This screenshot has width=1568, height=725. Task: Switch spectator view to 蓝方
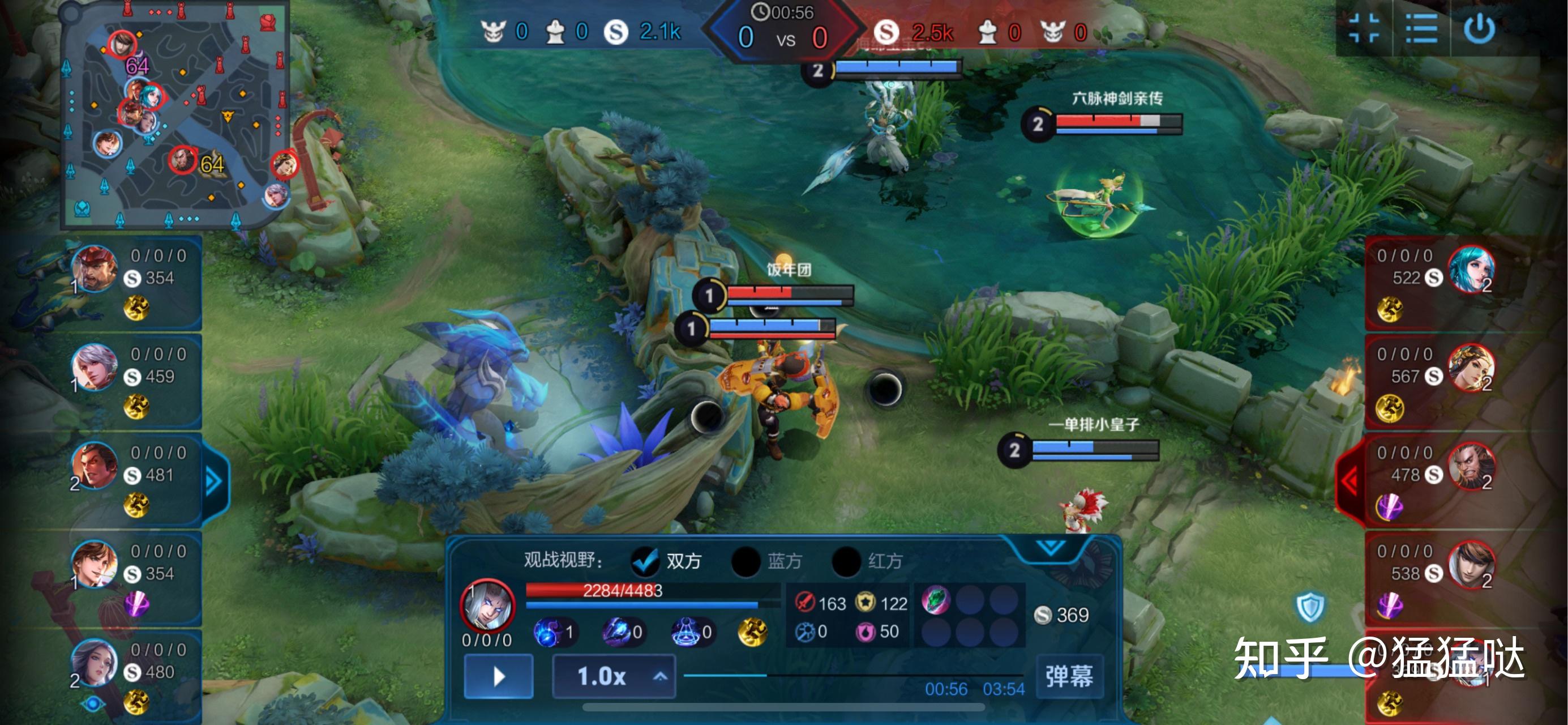[x=746, y=561]
